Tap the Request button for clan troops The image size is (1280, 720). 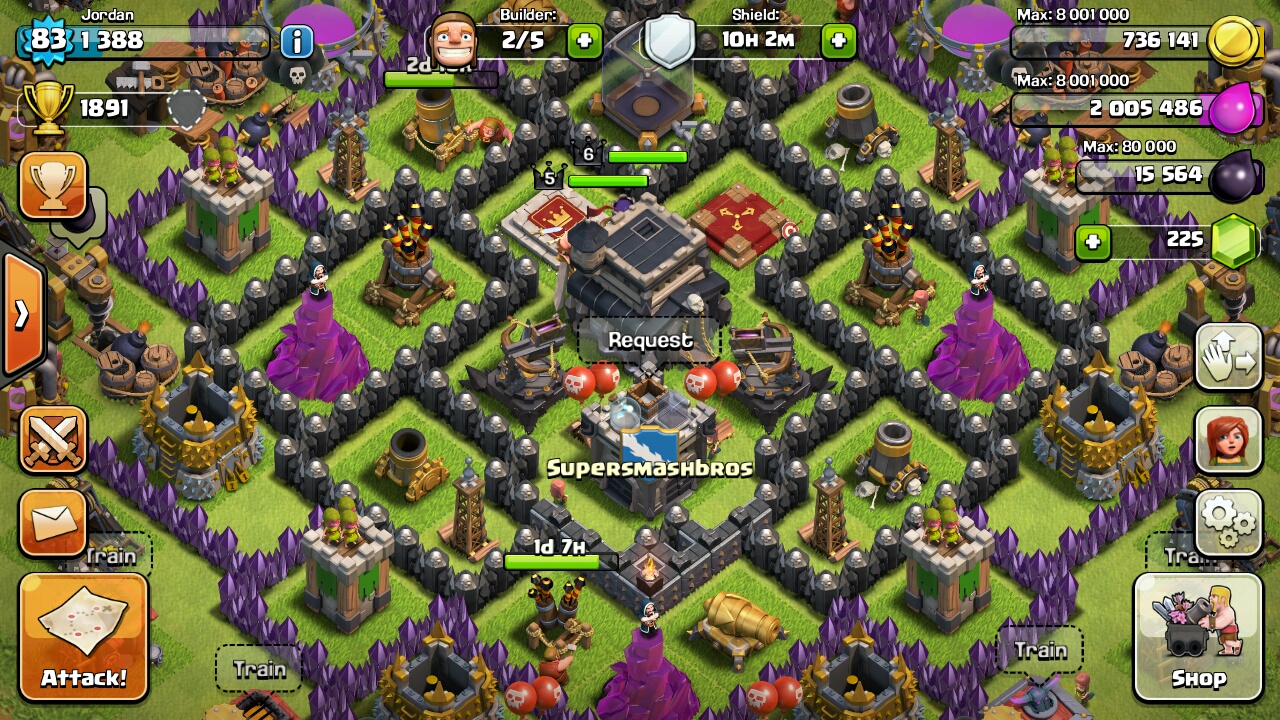point(648,340)
